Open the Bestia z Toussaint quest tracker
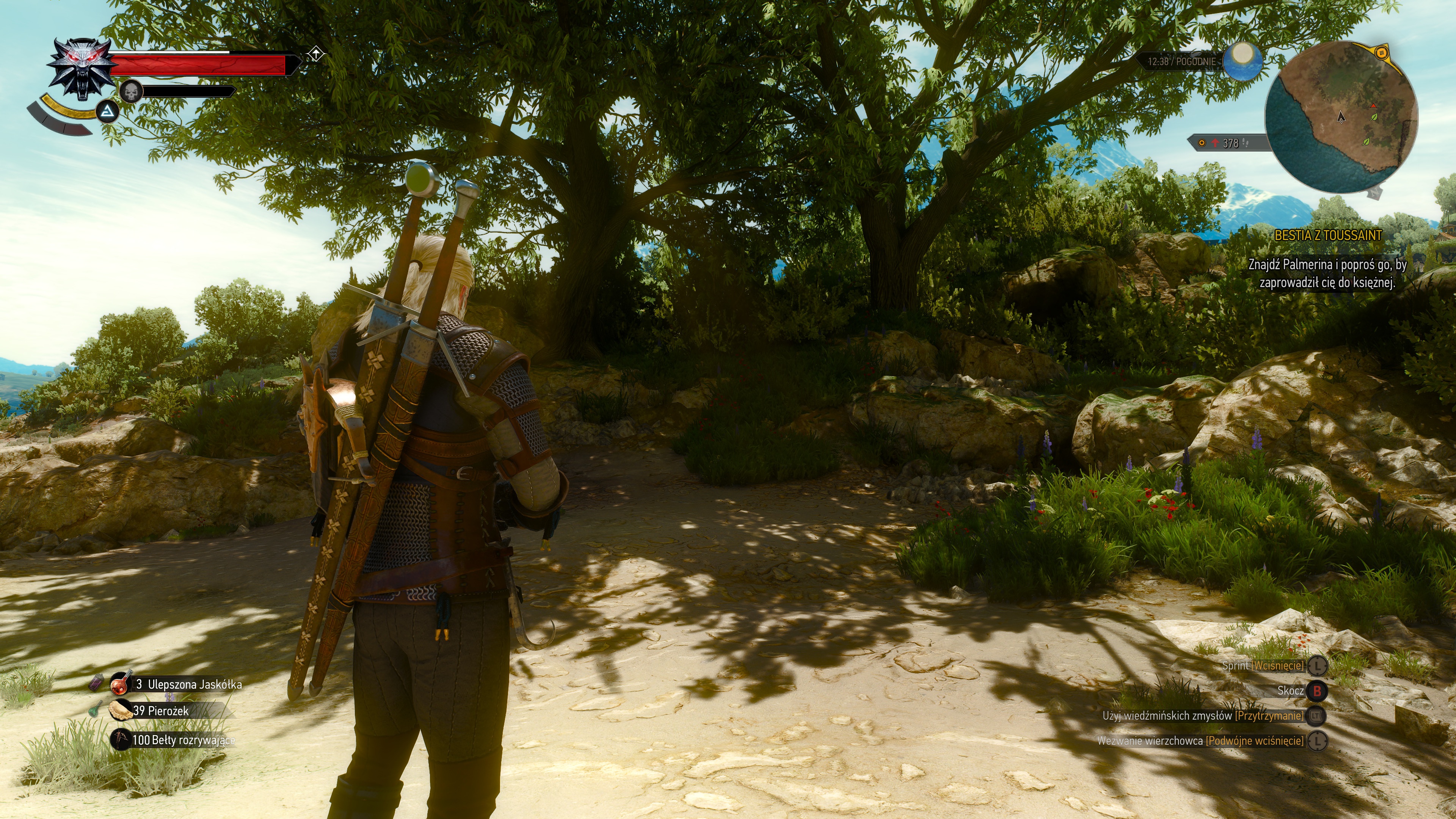This screenshot has height=819, width=1456. coord(1328,236)
